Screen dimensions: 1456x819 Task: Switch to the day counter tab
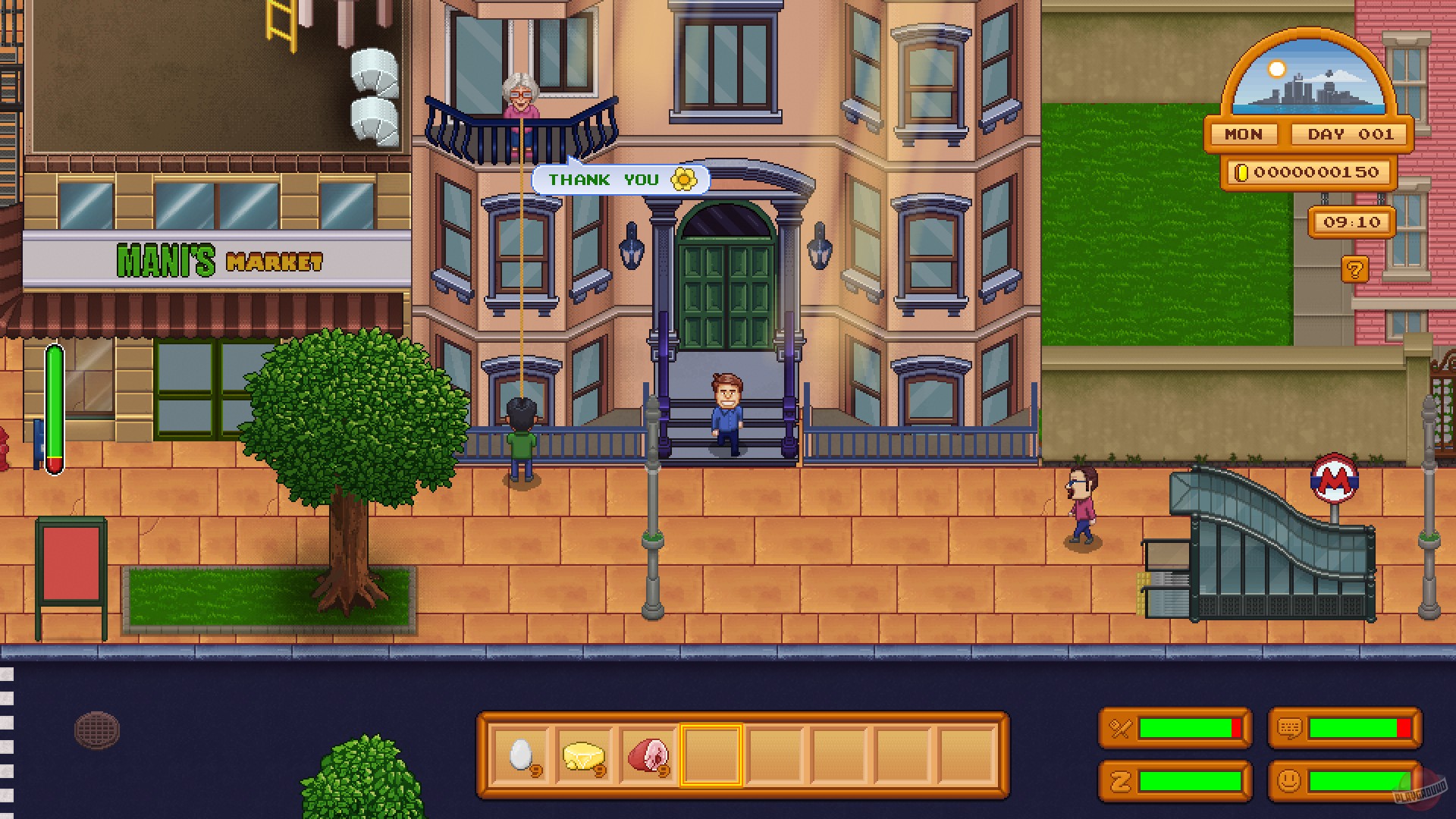pyautogui.click(x=1351, y=134)
